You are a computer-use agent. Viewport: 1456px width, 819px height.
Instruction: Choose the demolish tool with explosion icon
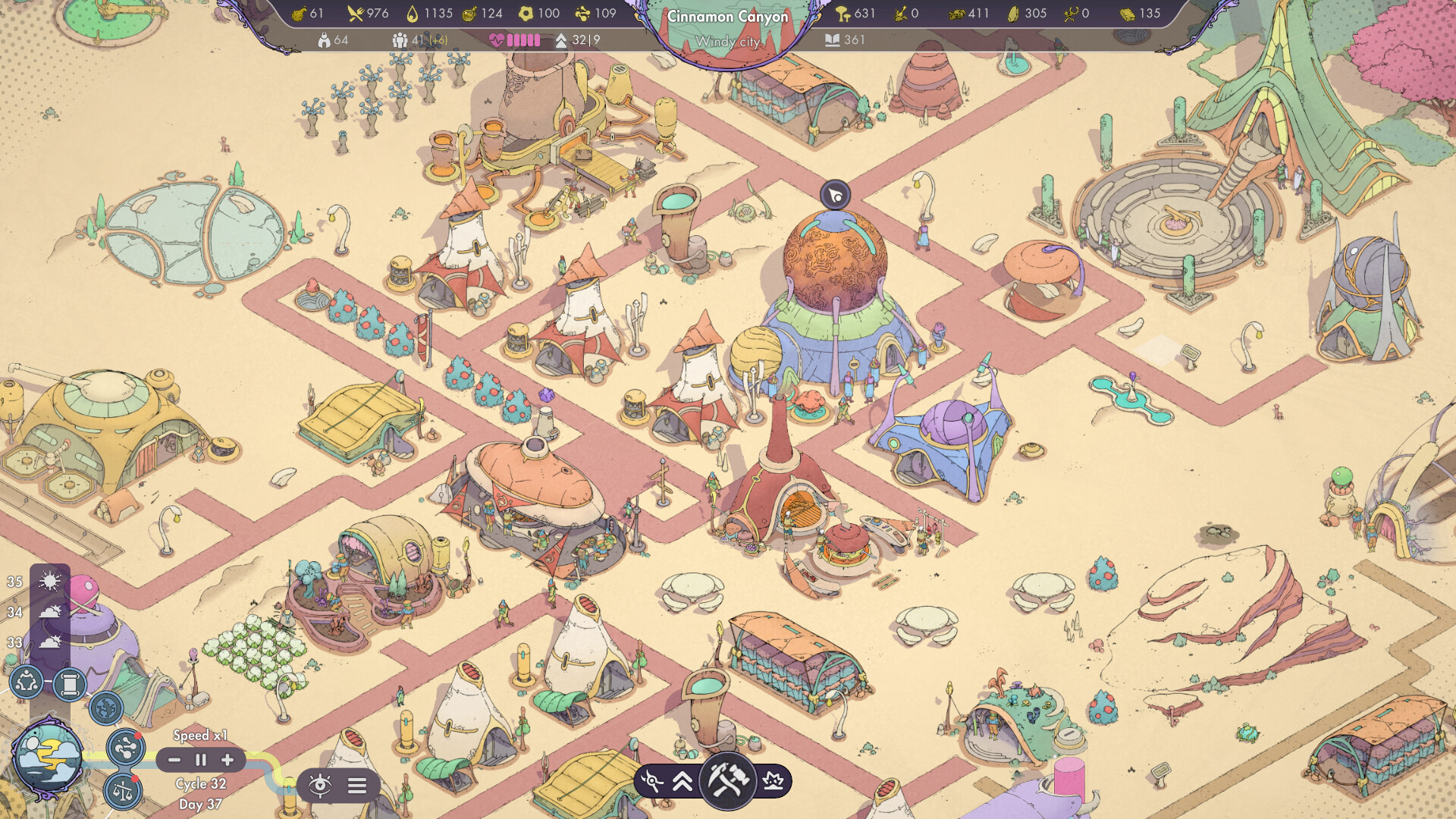click(x=773, y=781)
